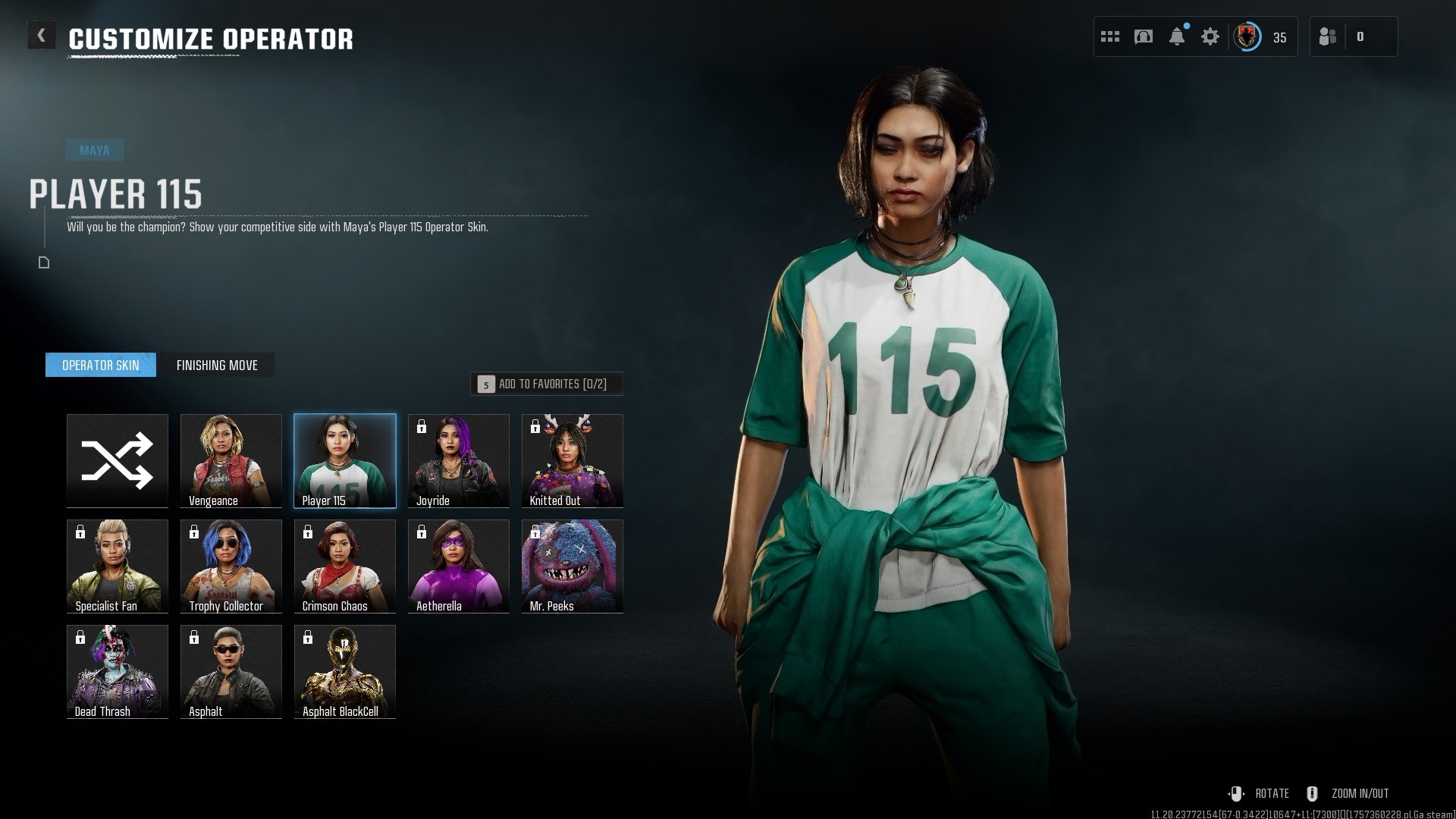
Task: Select the Specialist Fan skin
Action: click(118, 566)
